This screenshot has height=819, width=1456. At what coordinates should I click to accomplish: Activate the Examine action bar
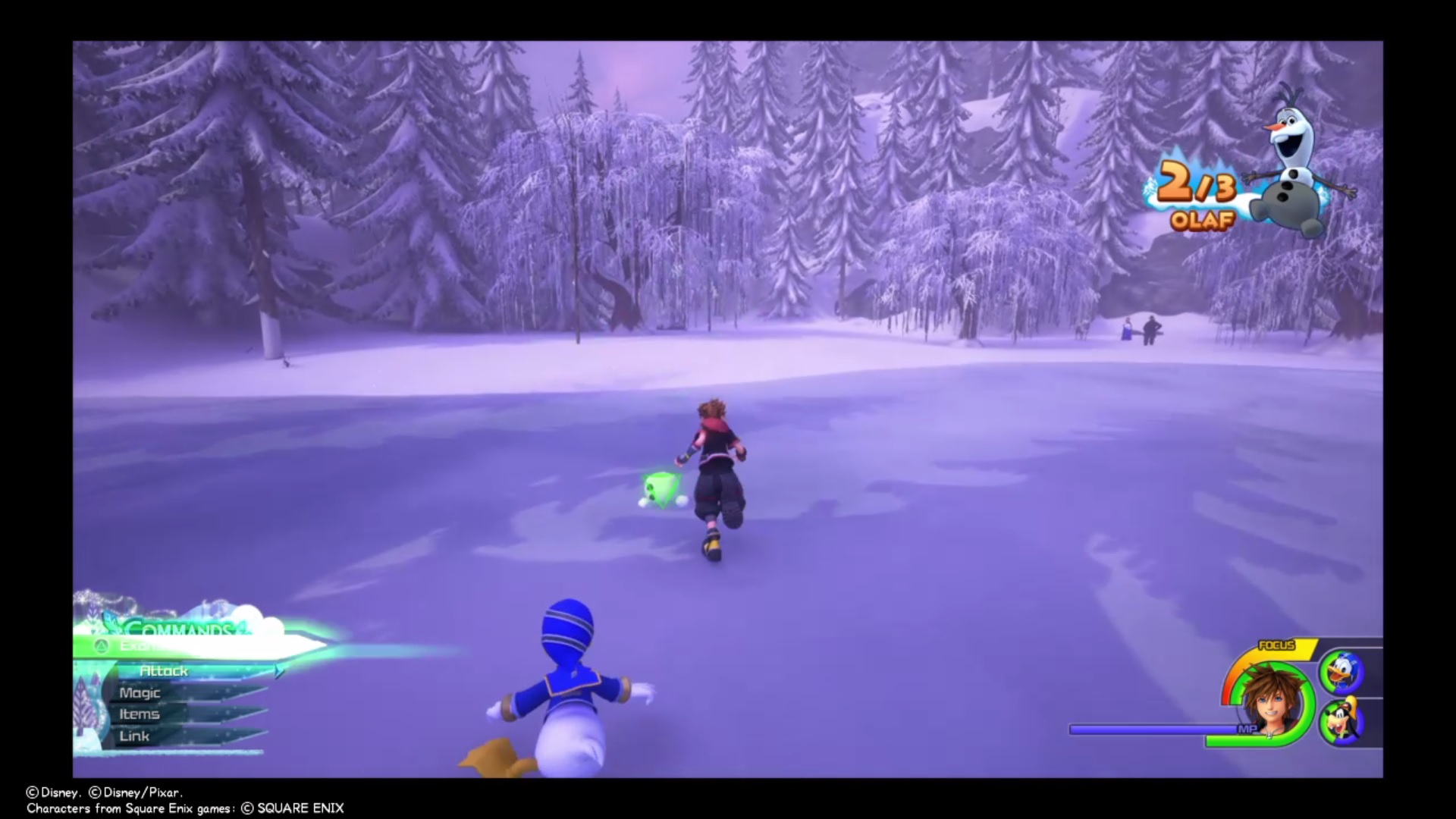click(152, 645)
